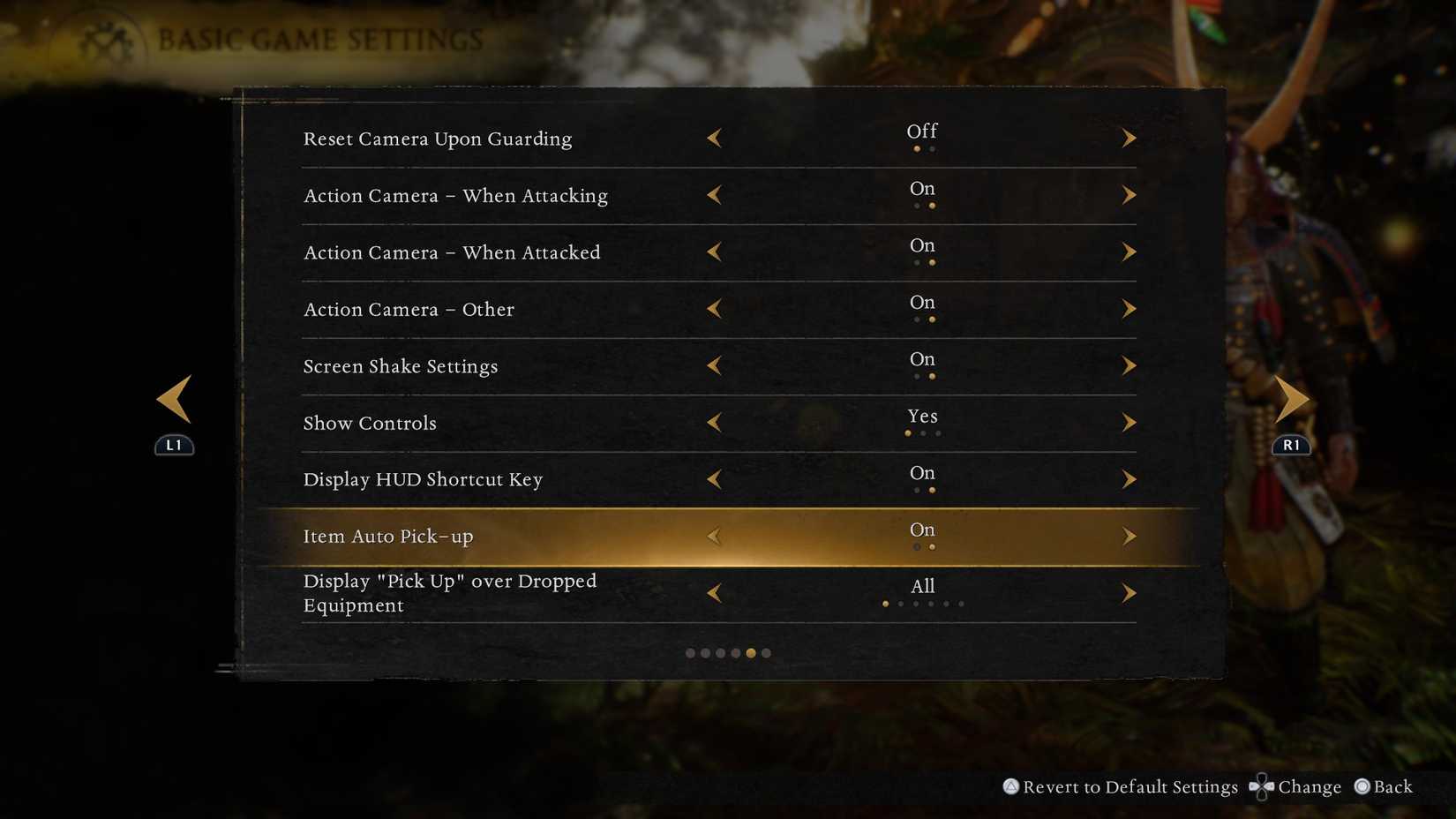The width and height of the screenshot is (1456, 819).
Task: Select the L1 previous page arrow
Action: point(174,398)
